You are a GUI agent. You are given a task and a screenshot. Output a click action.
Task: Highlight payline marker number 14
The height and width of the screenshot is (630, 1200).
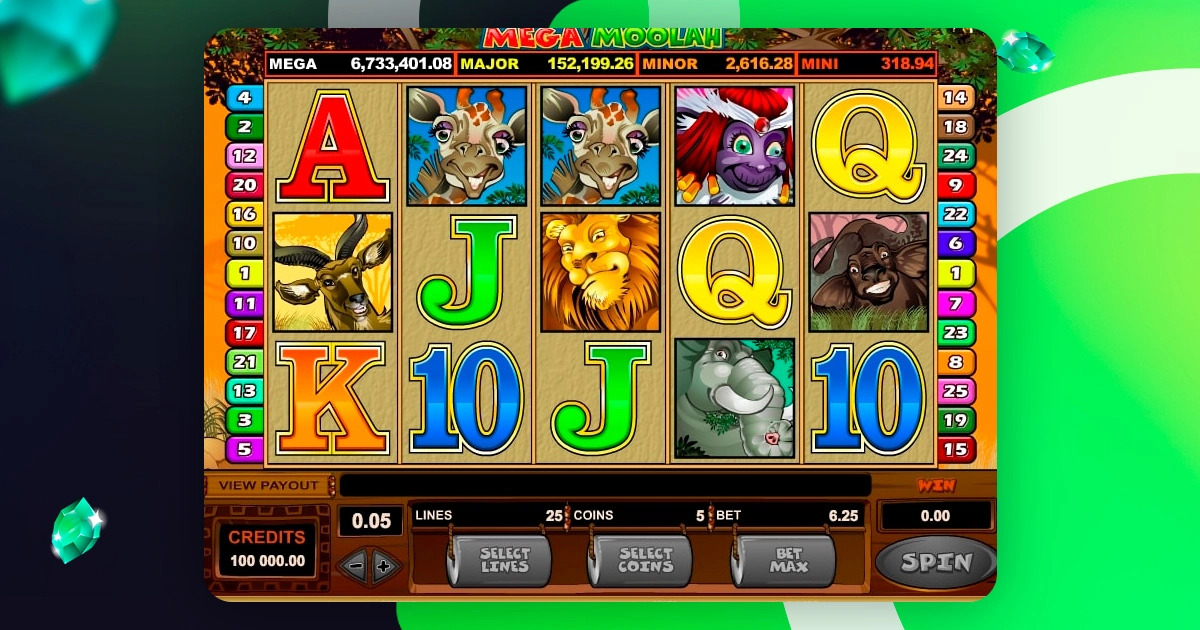[x=956, y=98]
